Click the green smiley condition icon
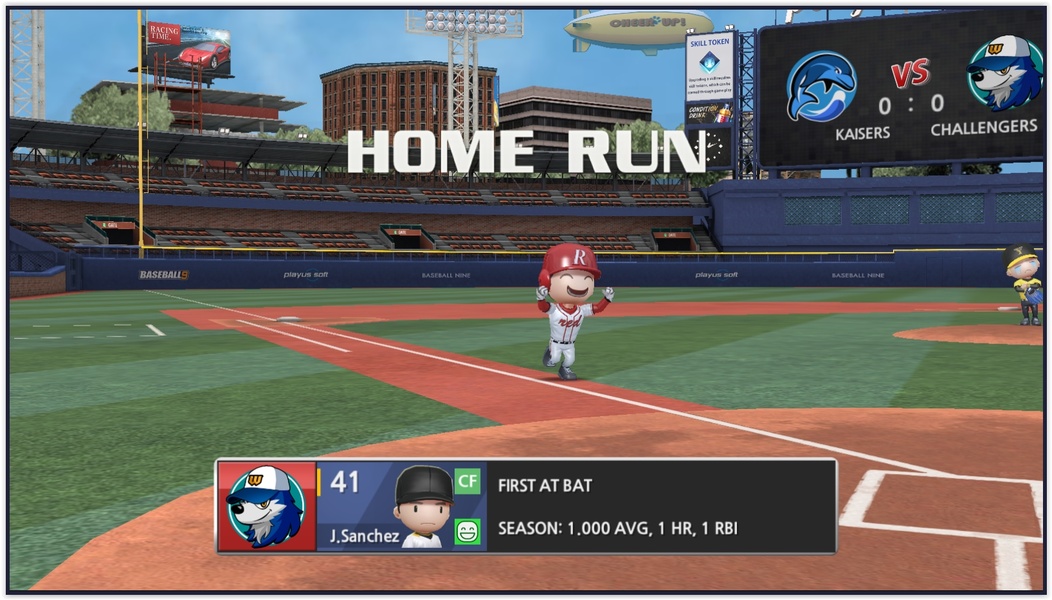The height and width of the screenshot is (600, 1052). click(x=467, y=531)
